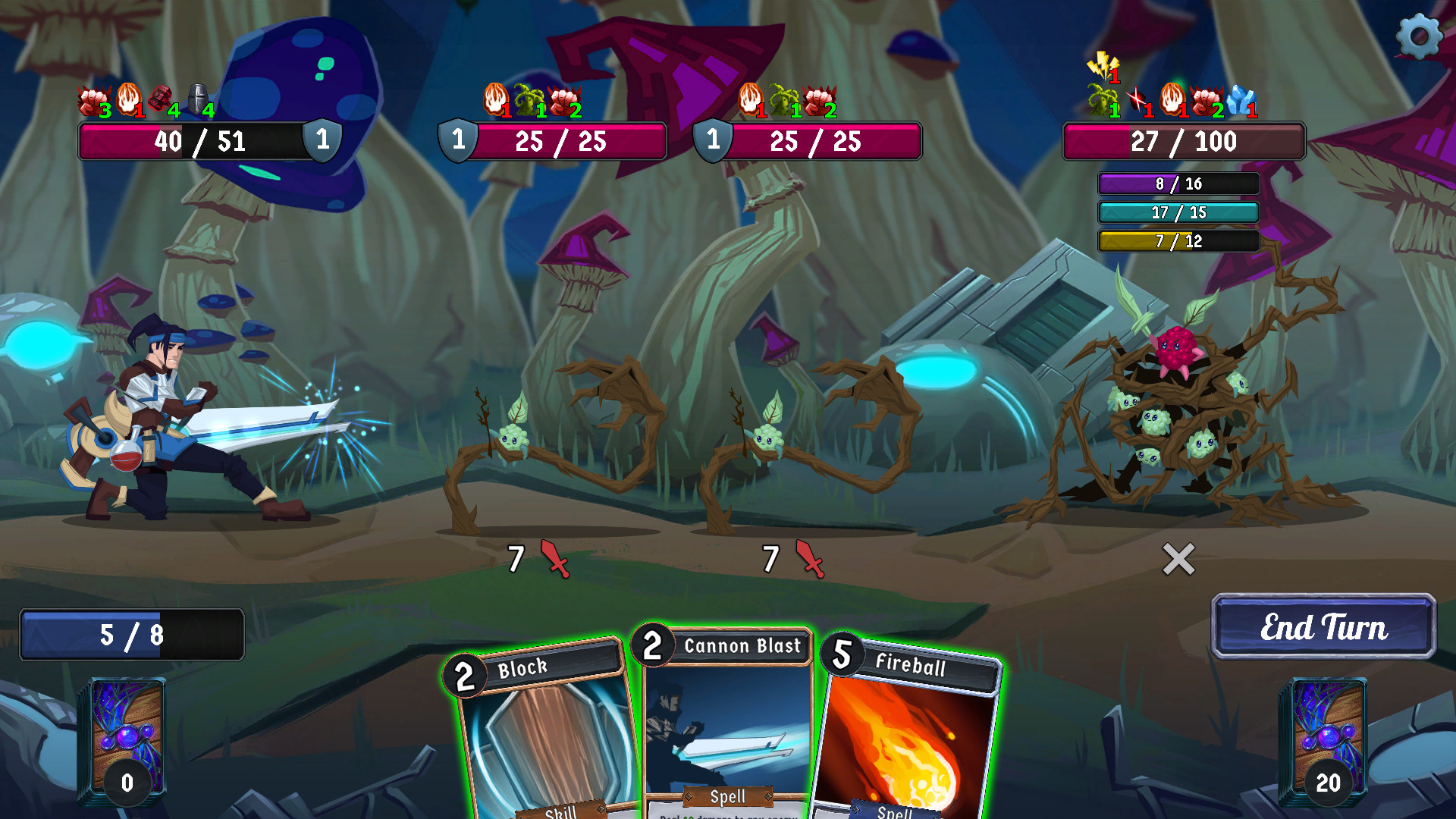
Task: View the discard pile showing 0 cards
Action: [x=127, y=743]
